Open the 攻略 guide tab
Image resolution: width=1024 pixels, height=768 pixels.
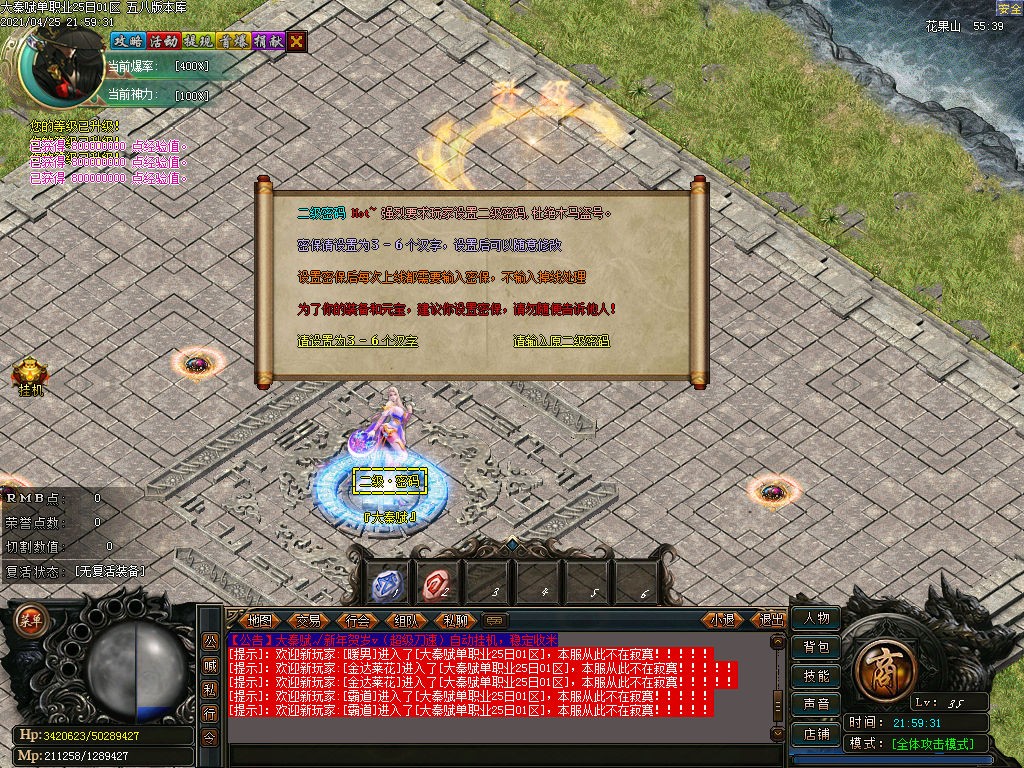127,41
